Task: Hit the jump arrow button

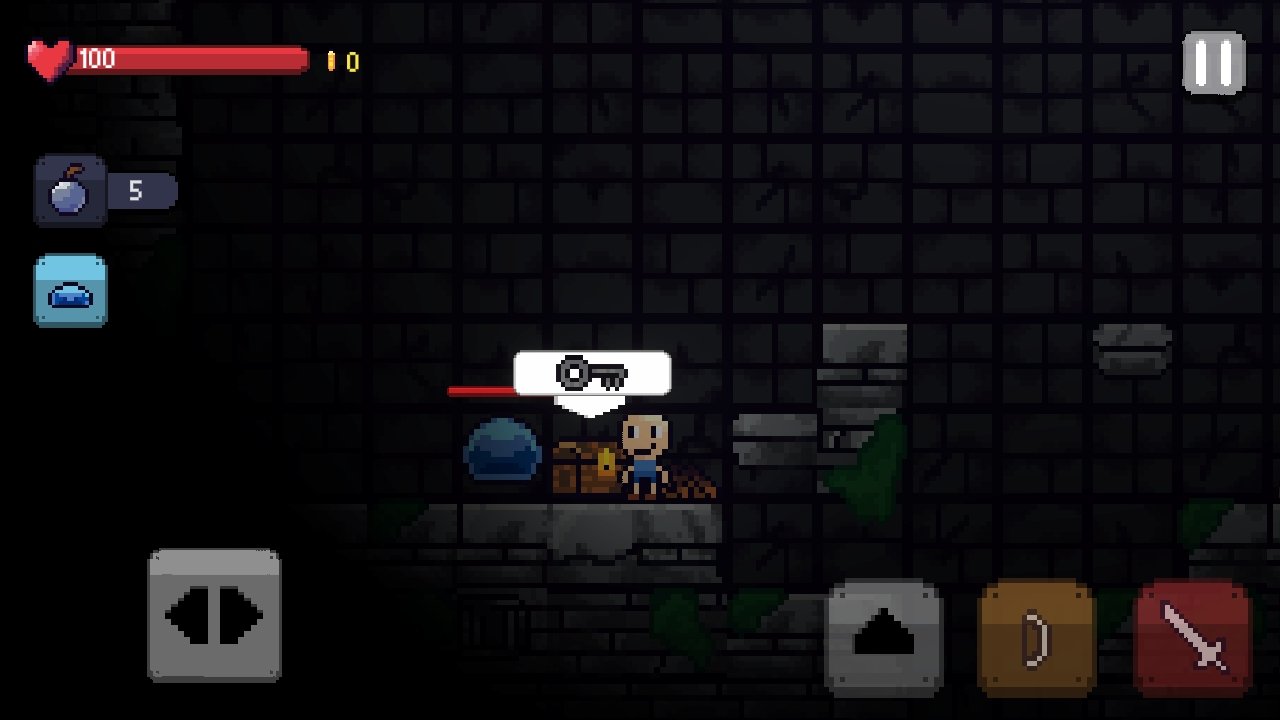Action: (884, 637)
